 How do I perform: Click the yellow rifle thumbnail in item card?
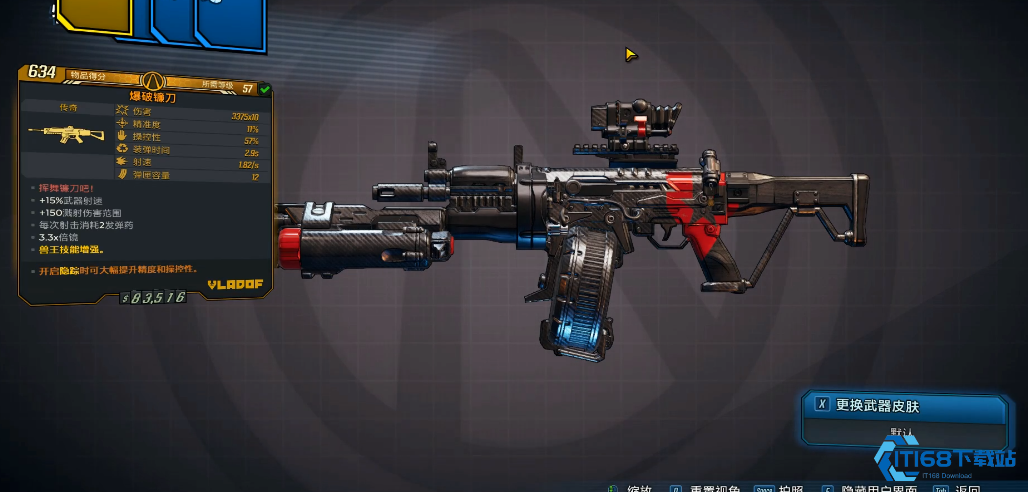coord(57,133)
